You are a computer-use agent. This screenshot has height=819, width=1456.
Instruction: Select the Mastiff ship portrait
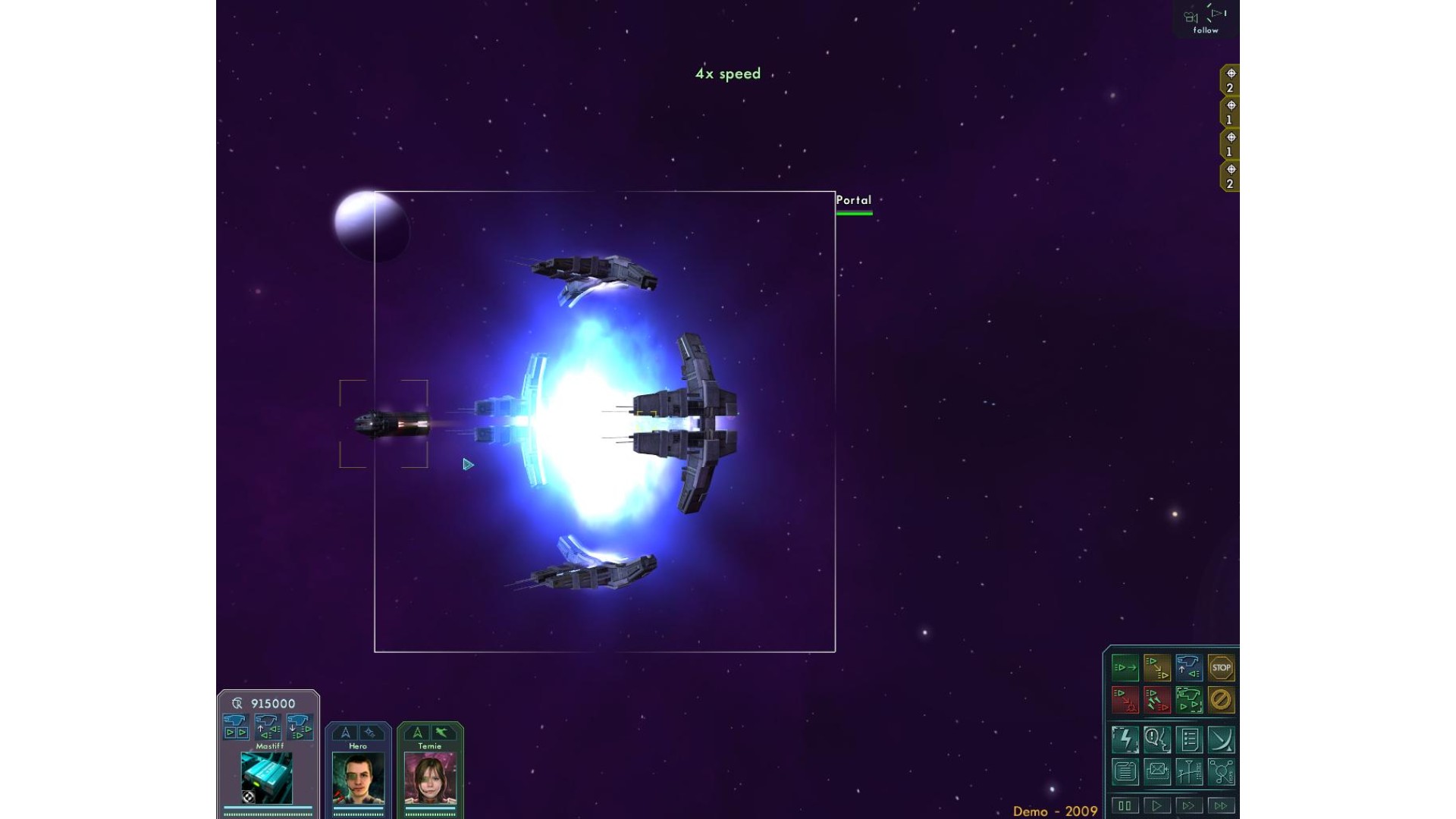pos(267,778)
